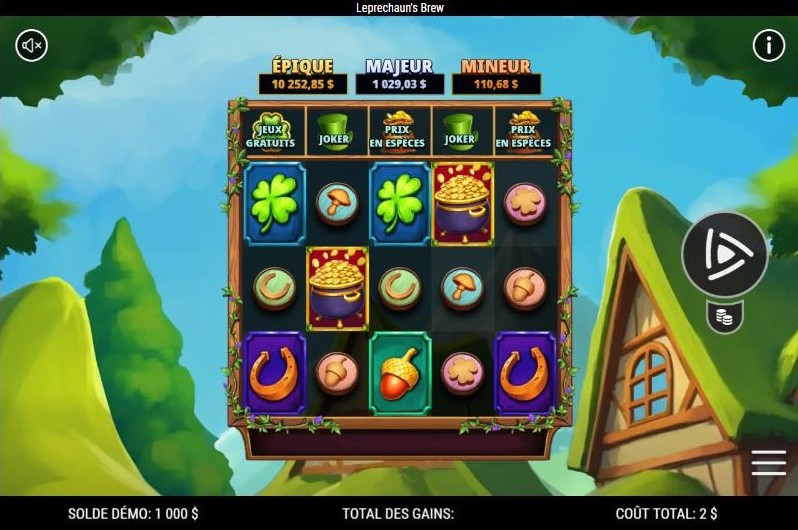Open the coin stack bet settings
This screenshot has width=798, height=530.
point(724,318)
